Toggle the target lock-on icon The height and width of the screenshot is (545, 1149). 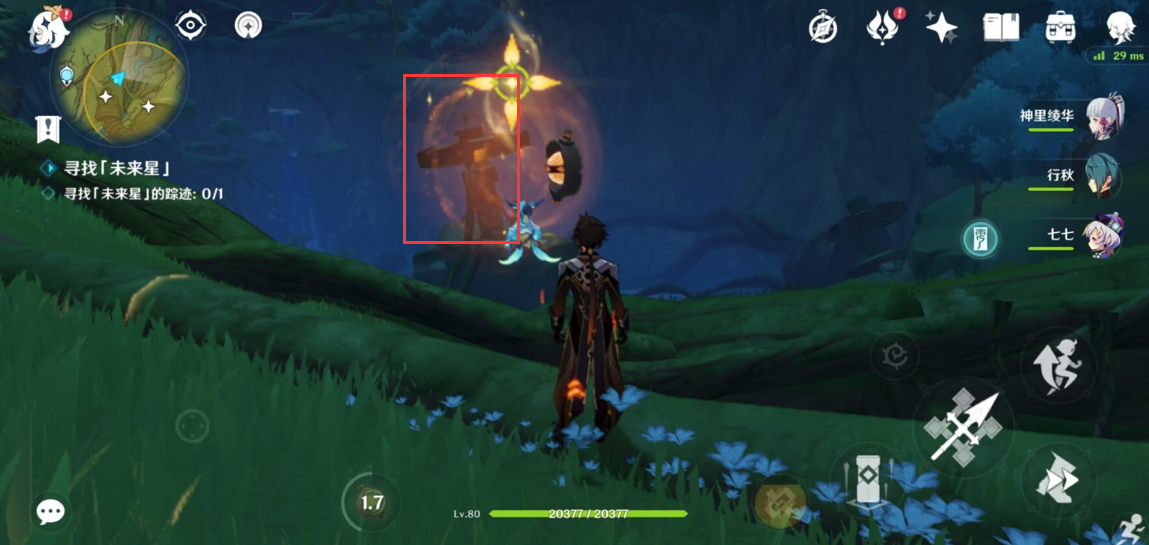[x=894, y=355]
